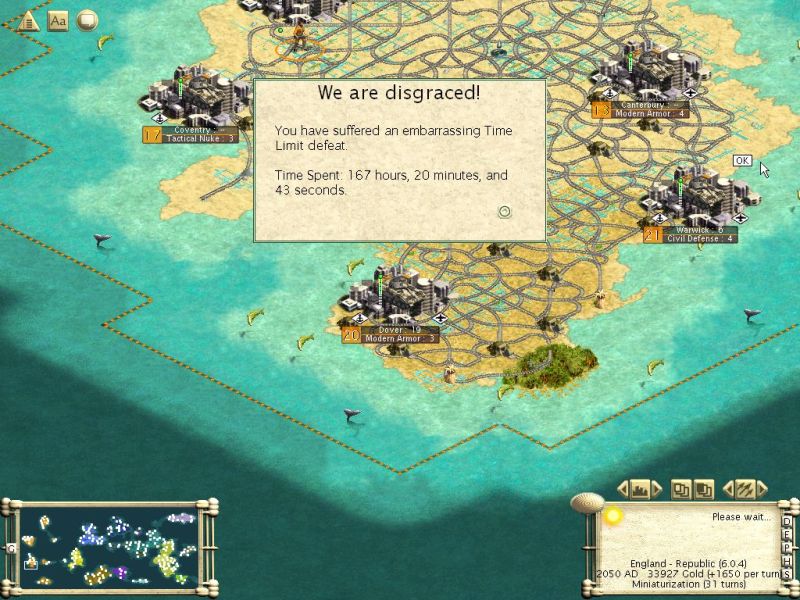The height and width of the screenshot is (600, 800).
Task: Click the dark stacked-squares button
Action: 705,489
